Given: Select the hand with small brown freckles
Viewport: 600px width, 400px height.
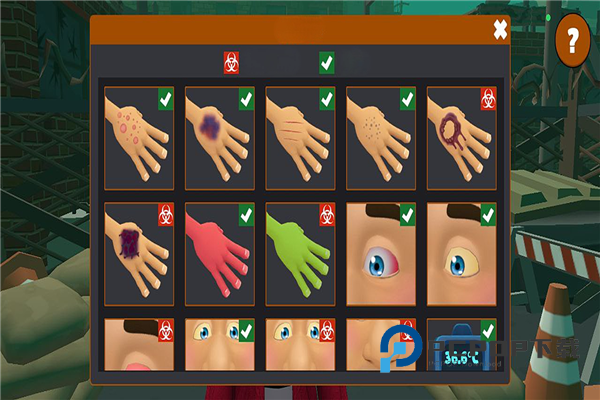Looking at the screenshot, I should [x=381, y=137].
